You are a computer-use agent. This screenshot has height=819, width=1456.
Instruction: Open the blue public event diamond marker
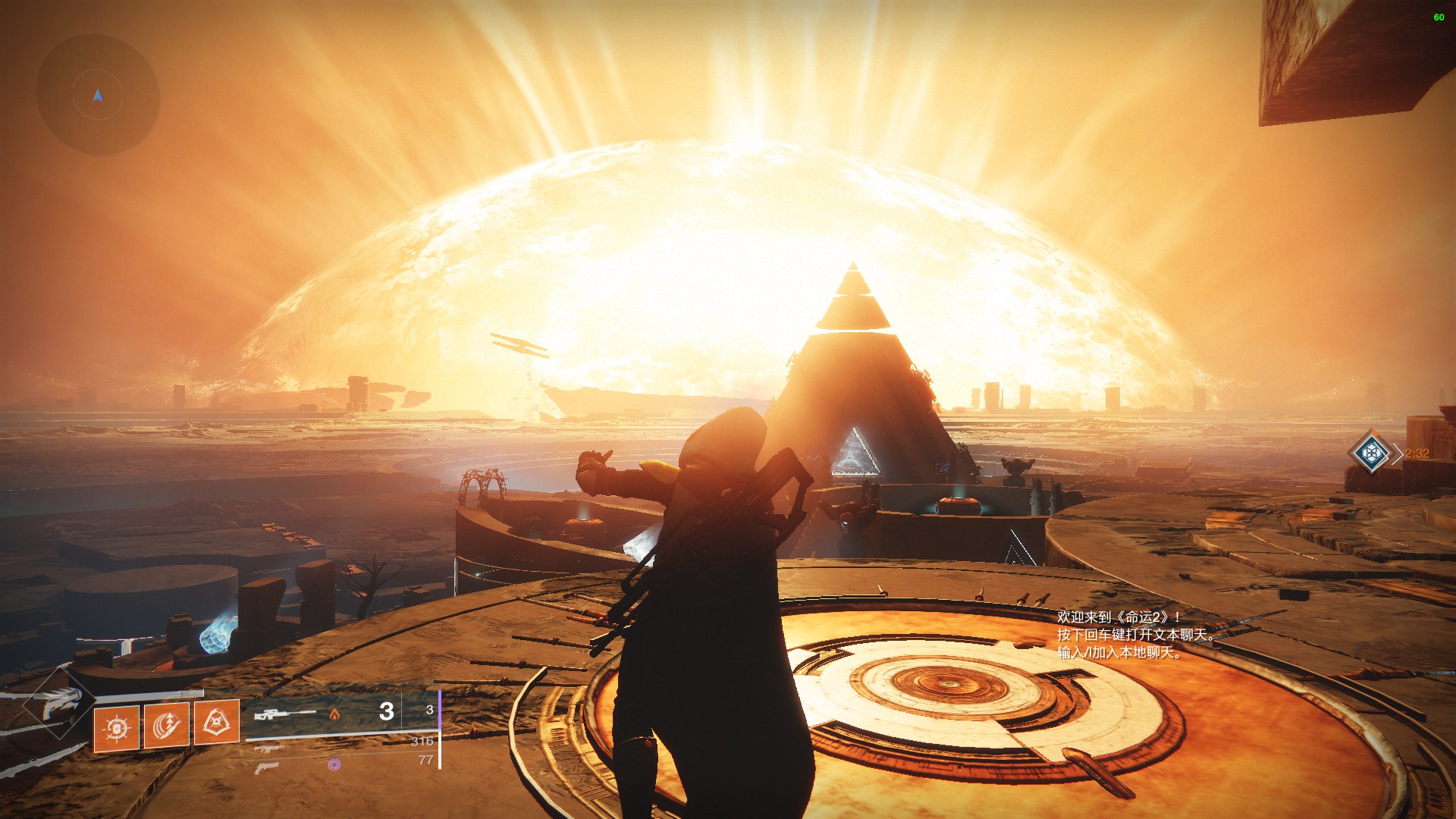pos(1371,453)
